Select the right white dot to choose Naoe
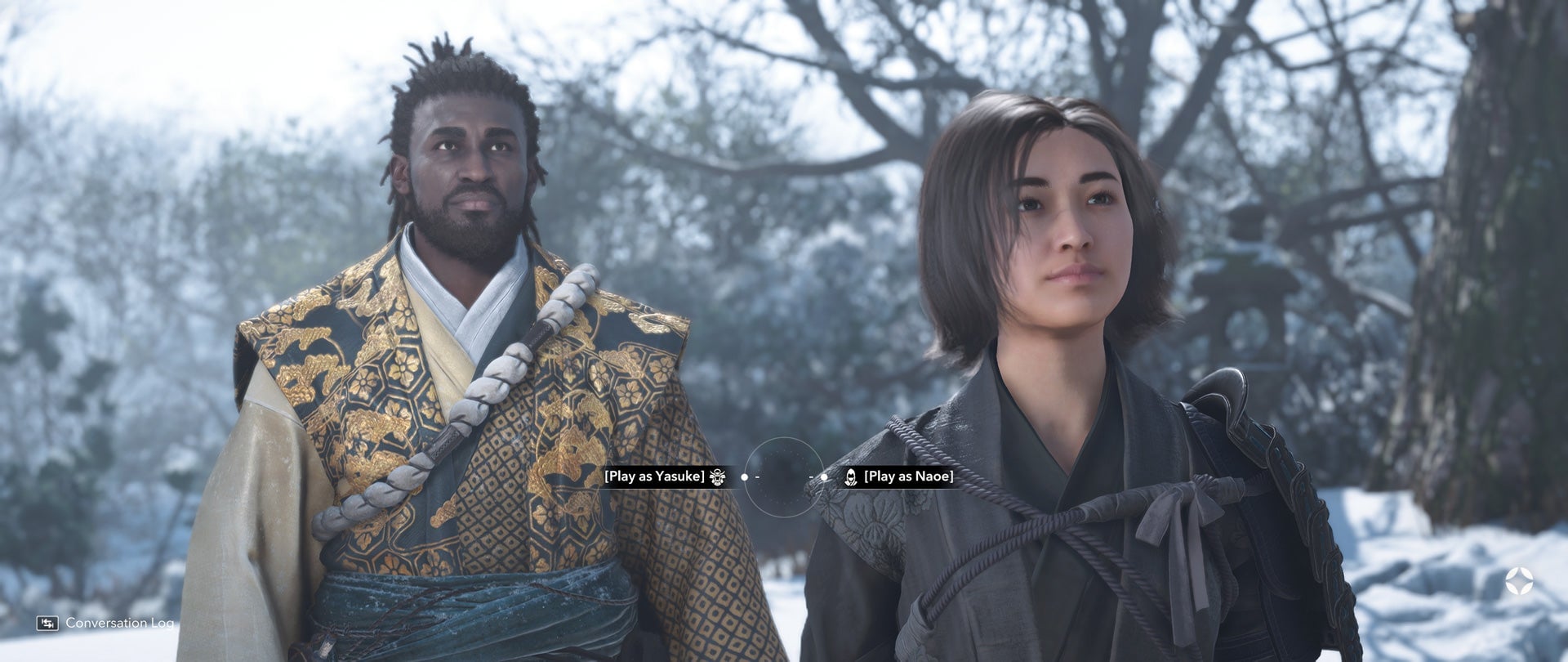 click(x=824, y=477)
